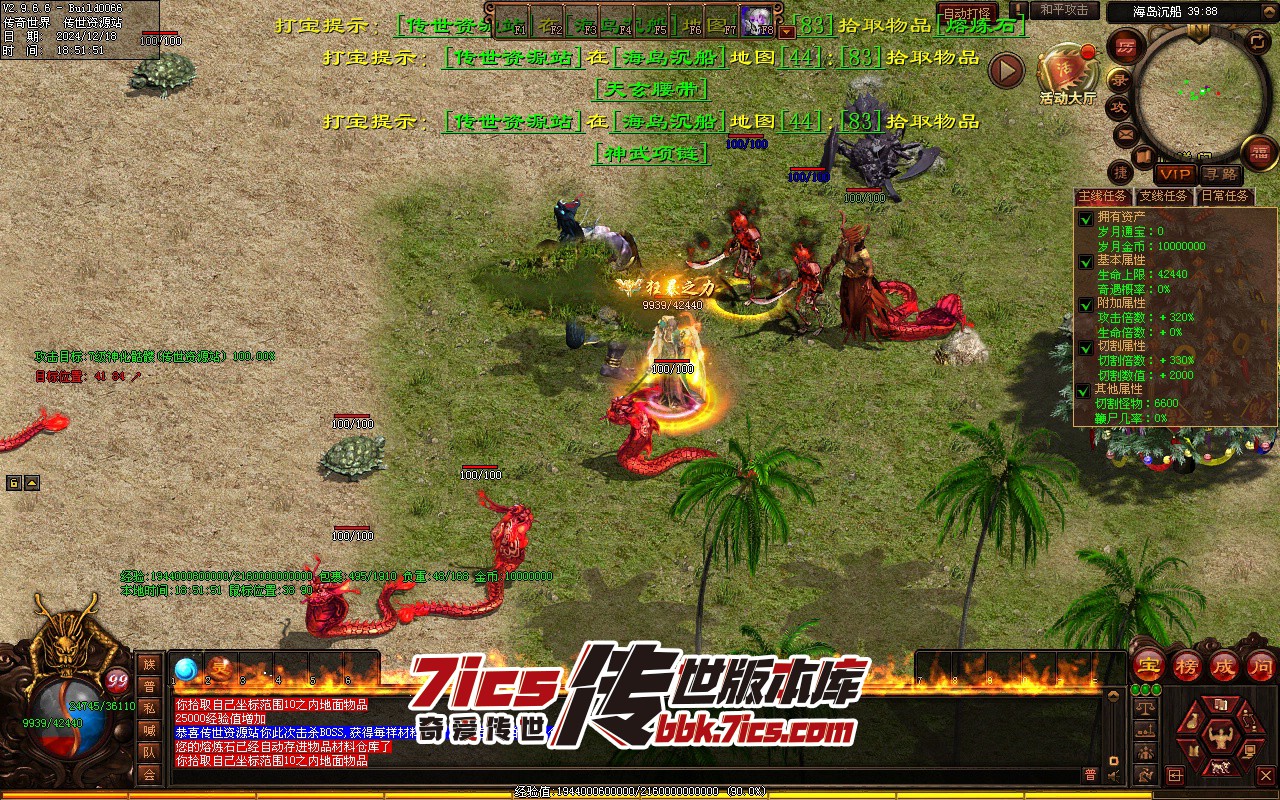Toggle the 自动打怪 auto-fight button
Viewport: 1280px width, 800px height.
pyautogui.click(x=967, y=13)
